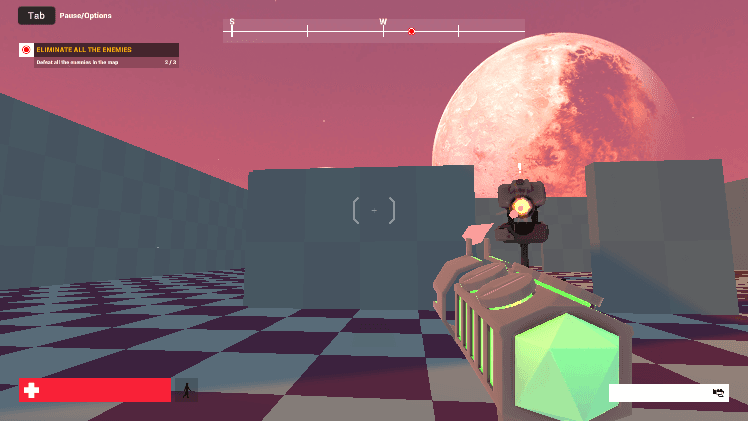The image size is (748, 421).
Task: Select the Eliminate All The Enemies objective
Action: click(x=98, y=50)
